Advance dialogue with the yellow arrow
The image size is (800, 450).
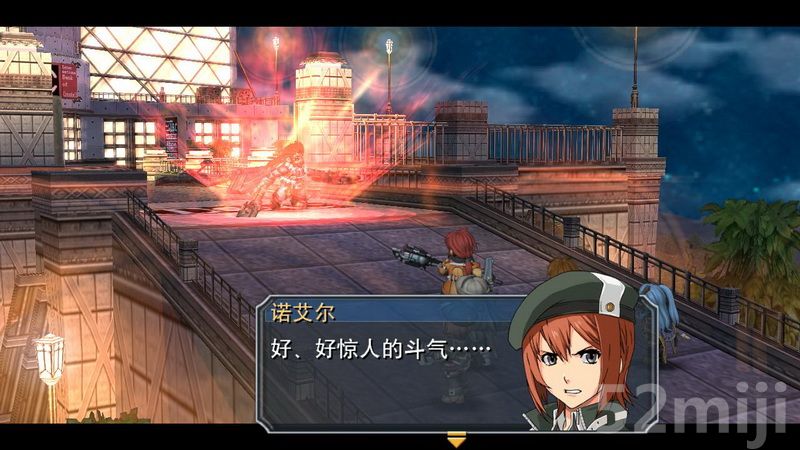click(456, 438)
